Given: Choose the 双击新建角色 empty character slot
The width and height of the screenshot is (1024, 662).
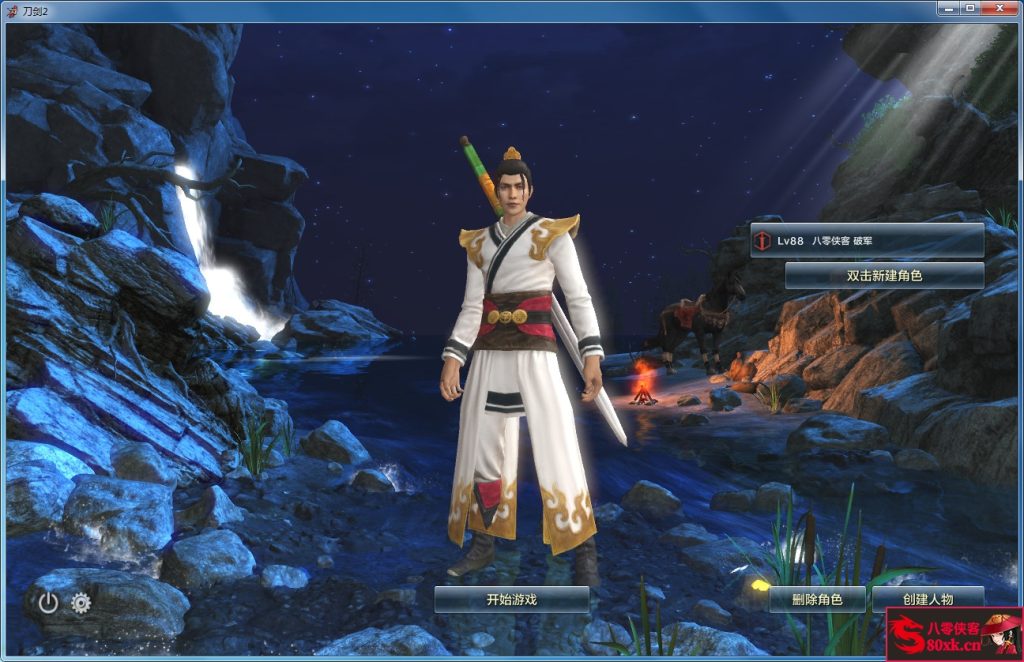Looking at the screenshot, I should 884,275.
